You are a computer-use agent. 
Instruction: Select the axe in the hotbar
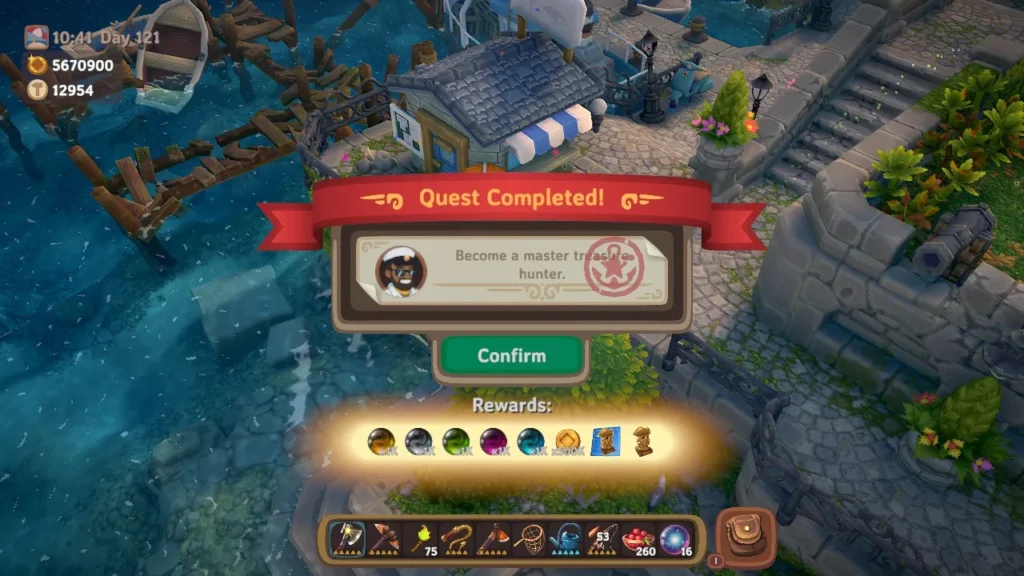(x=347, y=539)
